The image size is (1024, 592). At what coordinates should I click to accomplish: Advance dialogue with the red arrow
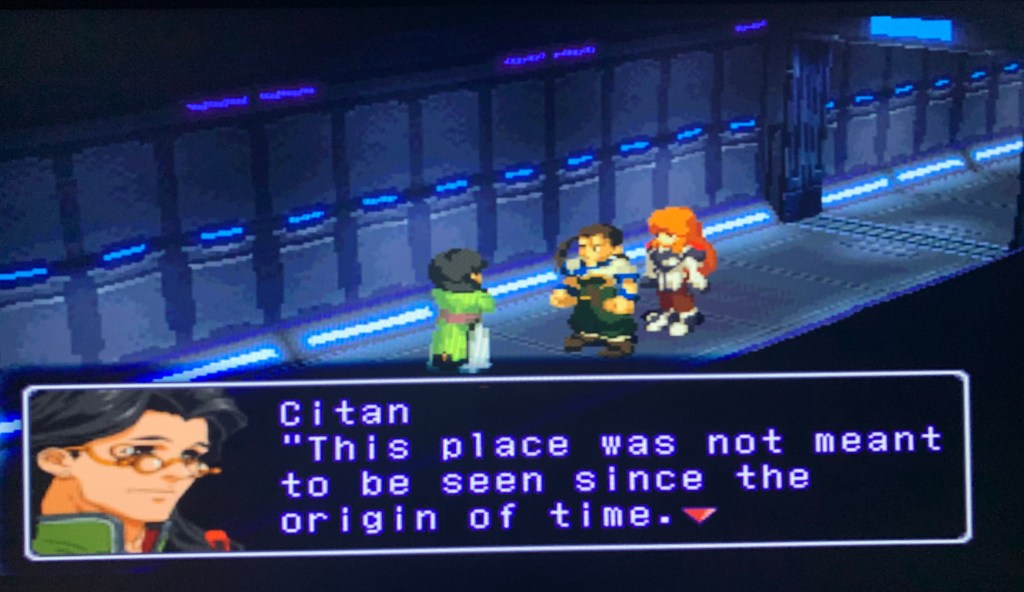pos(699,514)
